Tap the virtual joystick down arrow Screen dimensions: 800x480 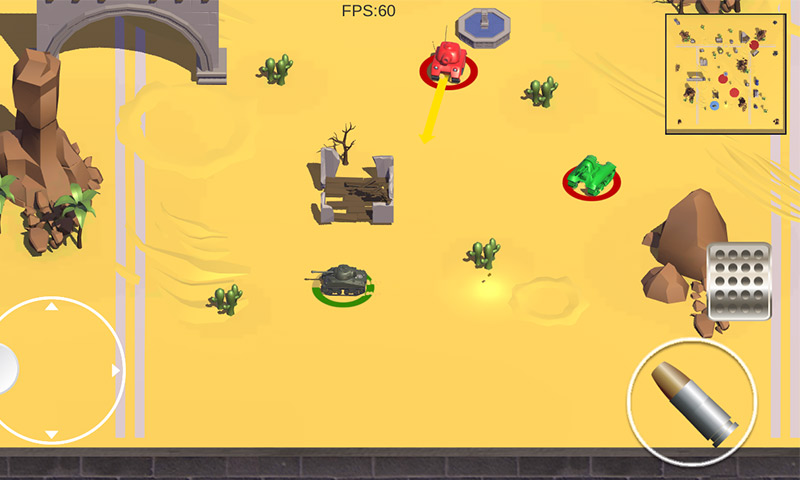click(52, 435)
